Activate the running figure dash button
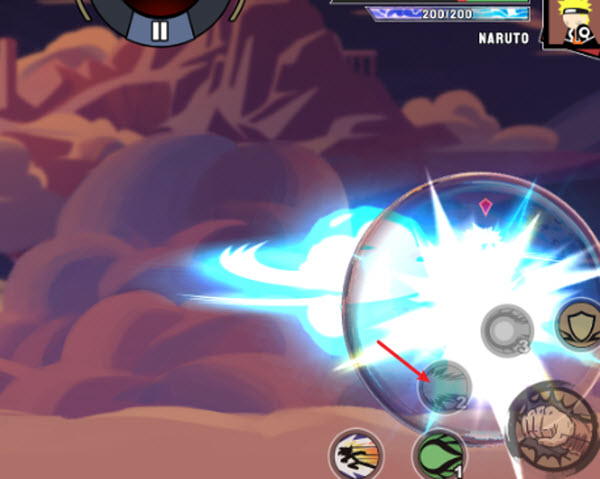 356,455
